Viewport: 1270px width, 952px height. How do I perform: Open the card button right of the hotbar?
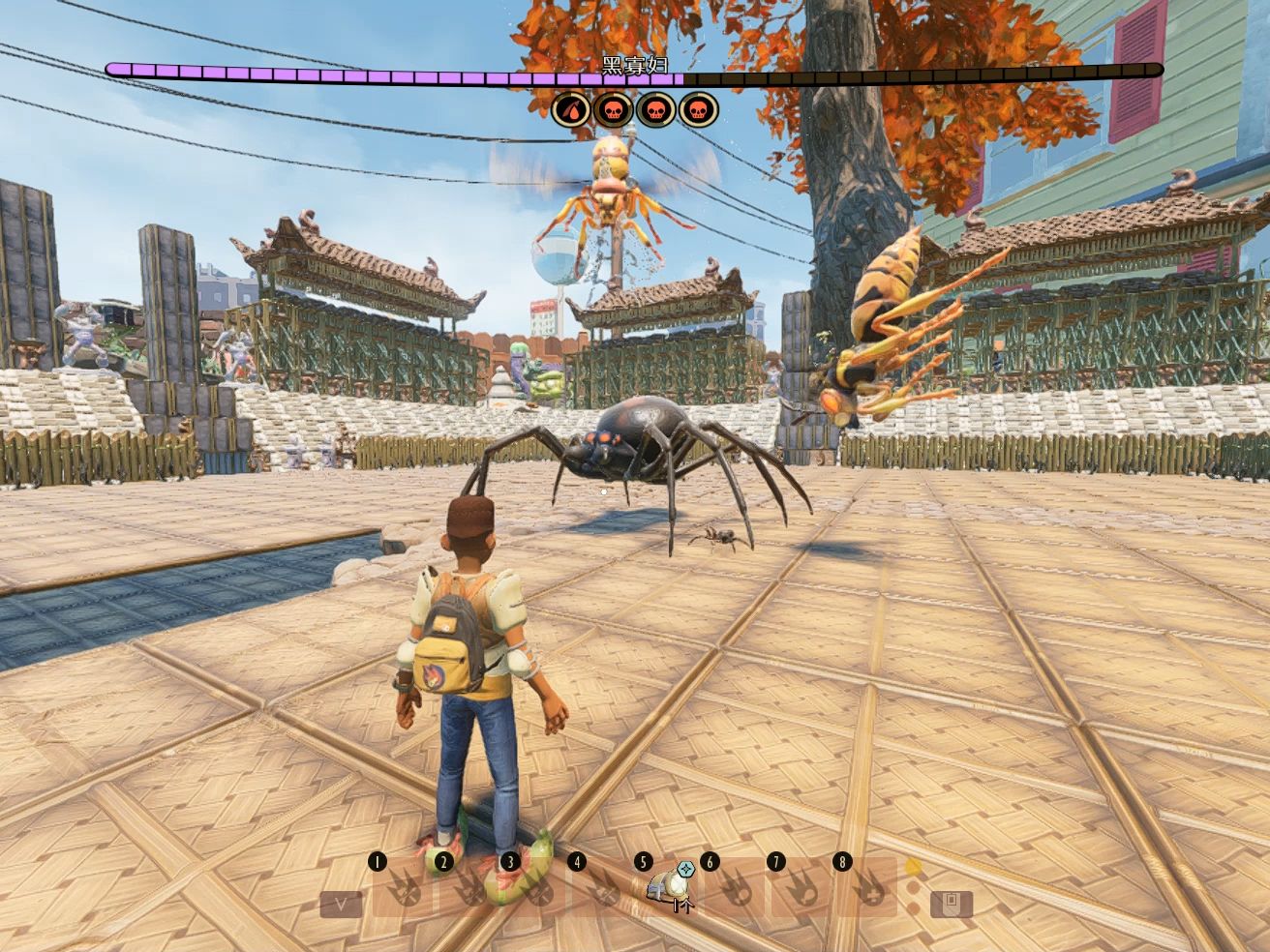[951, 904]
